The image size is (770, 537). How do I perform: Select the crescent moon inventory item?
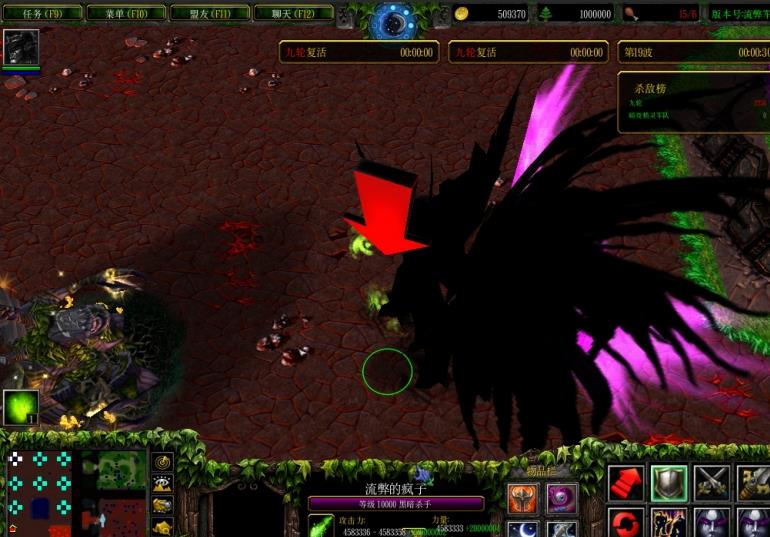[523, 529]
